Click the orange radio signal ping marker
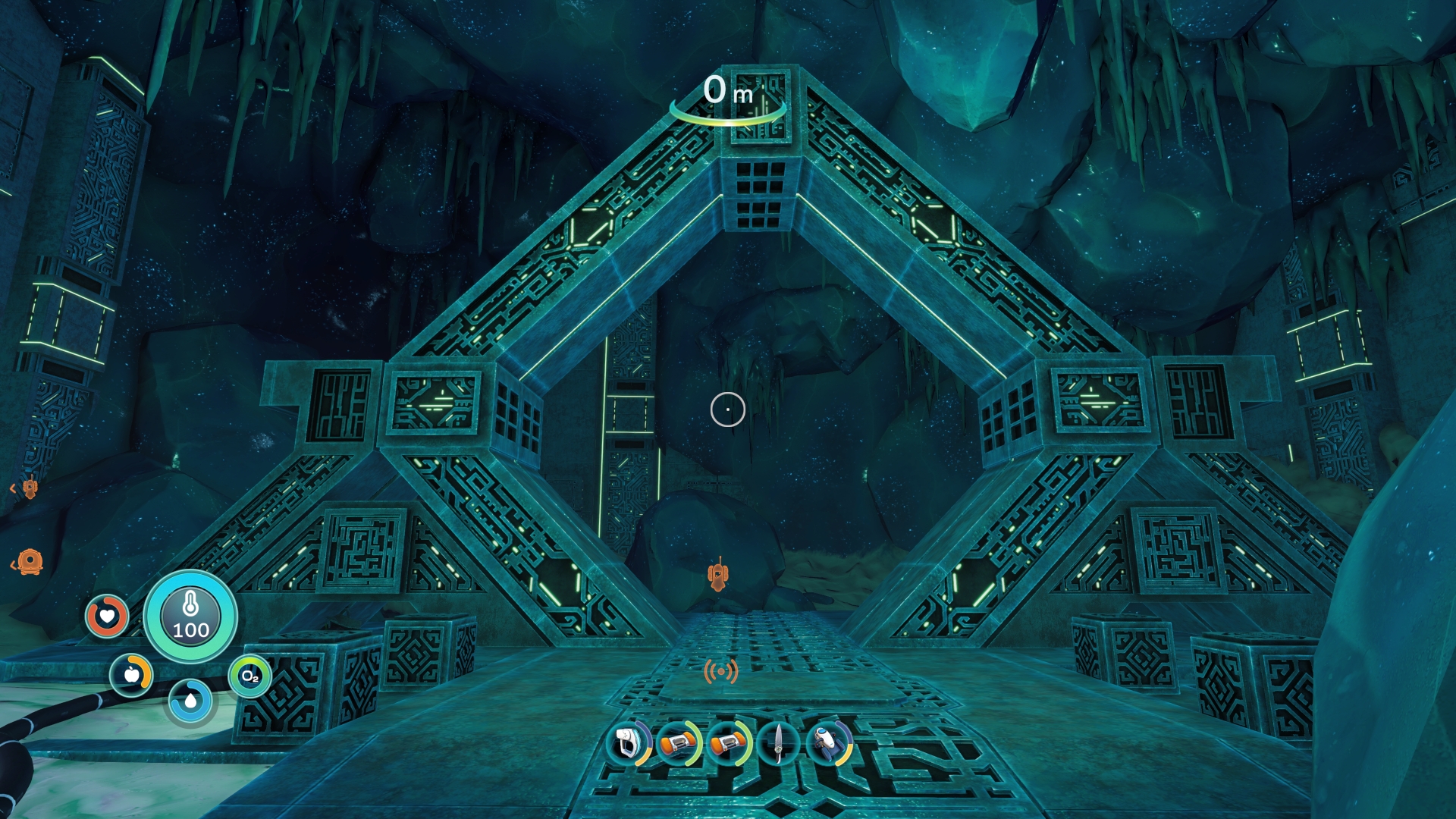The height and width of the screenshot is (819, 1456). point(720,671)
